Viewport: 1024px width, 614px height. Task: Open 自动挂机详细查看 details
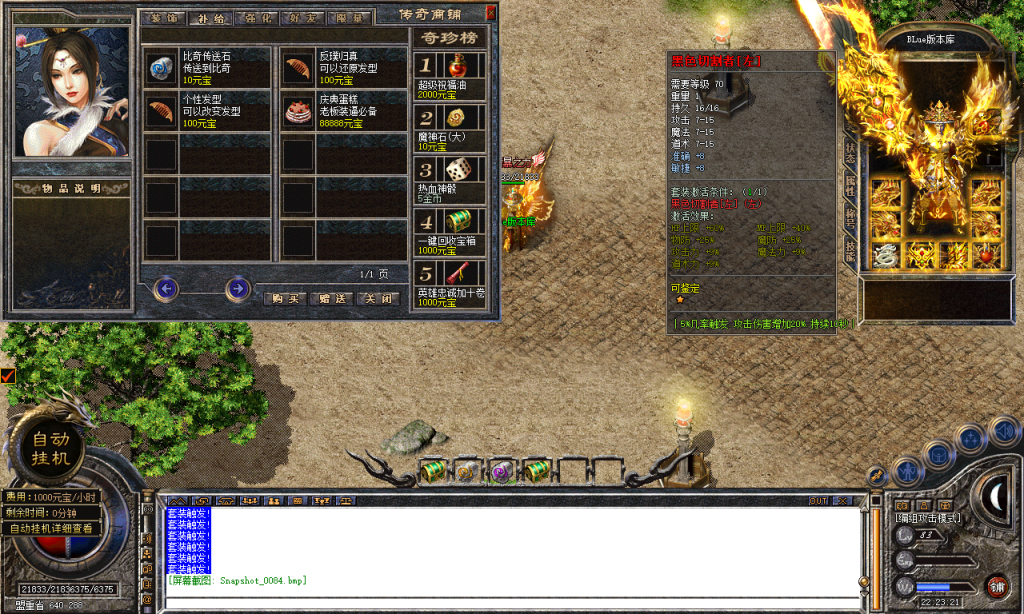[x=52, y=528]
